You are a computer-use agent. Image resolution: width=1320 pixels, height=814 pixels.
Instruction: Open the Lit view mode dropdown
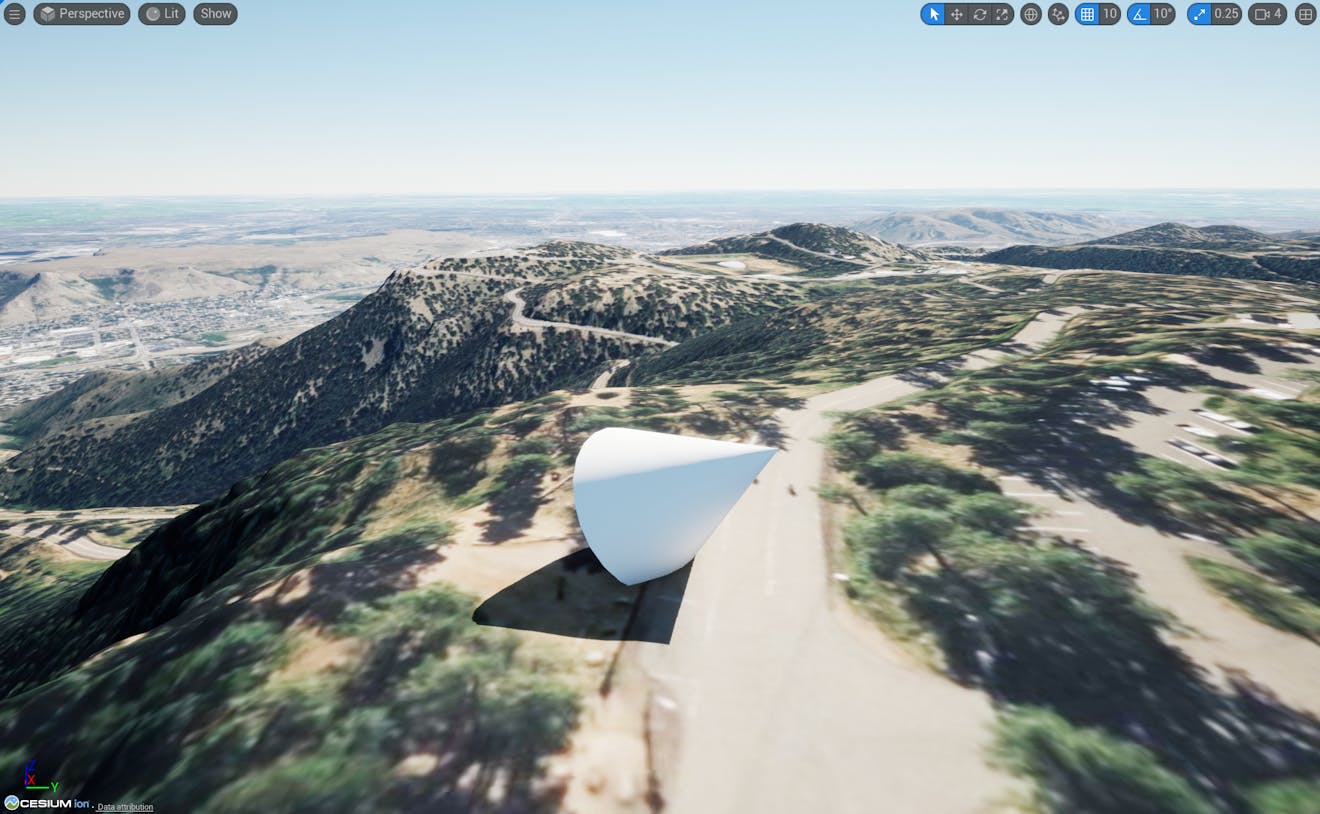pyautogui.click(x=161, y=14)
